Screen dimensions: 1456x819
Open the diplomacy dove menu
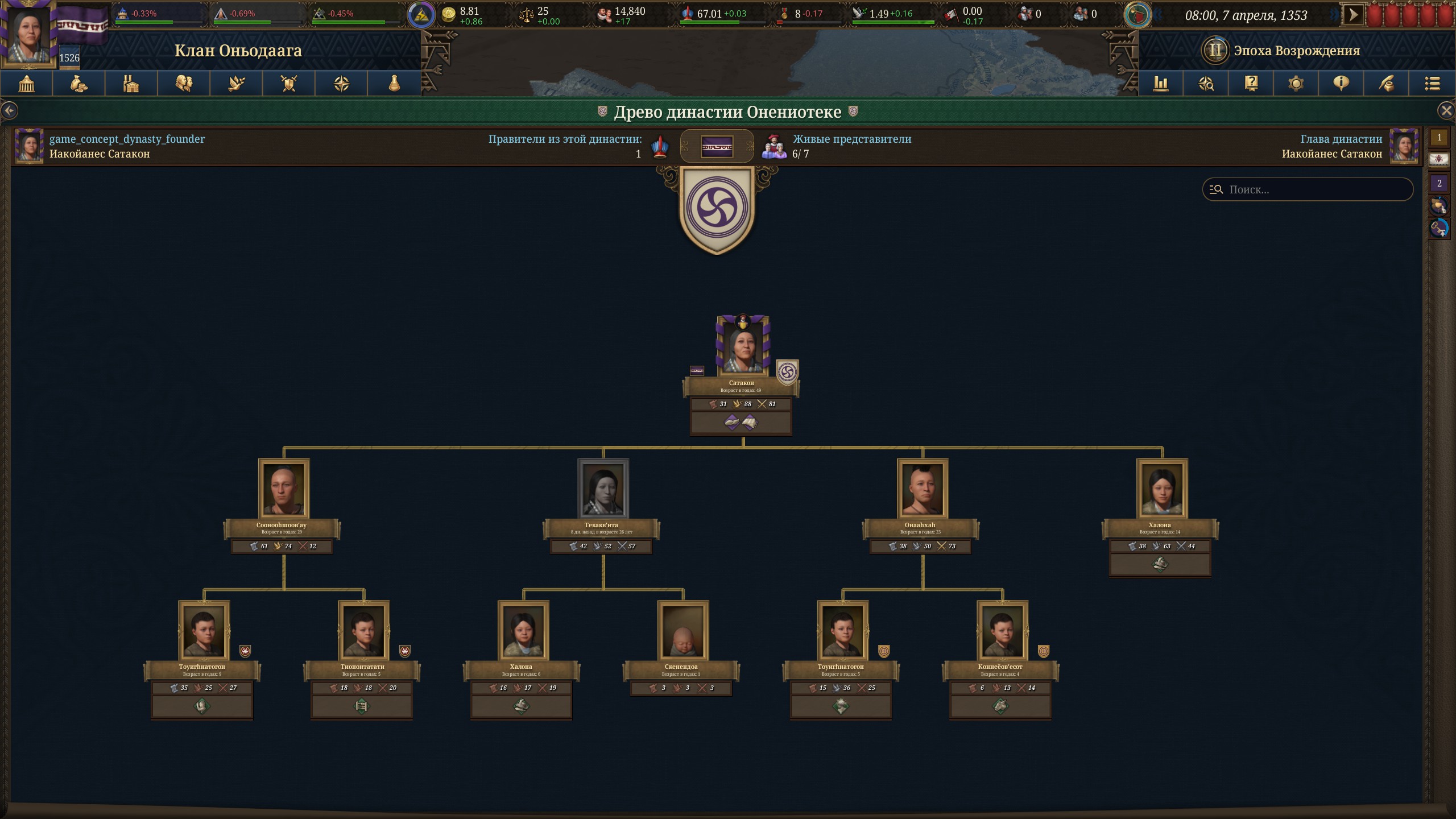click(237, 84)
